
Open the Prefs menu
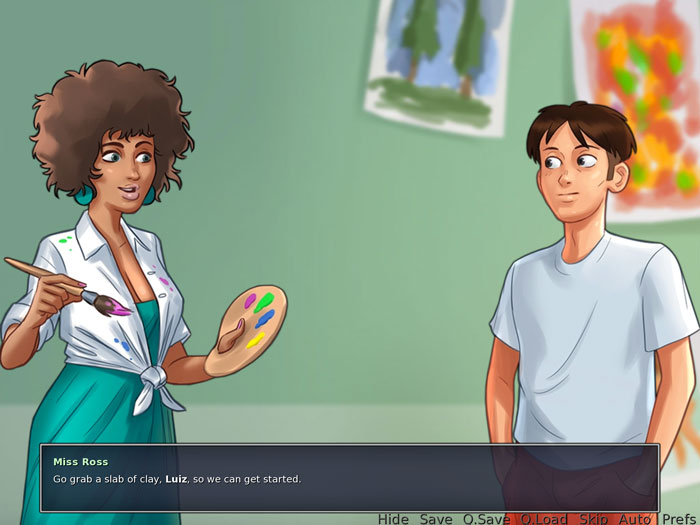[x=679, y=519]
